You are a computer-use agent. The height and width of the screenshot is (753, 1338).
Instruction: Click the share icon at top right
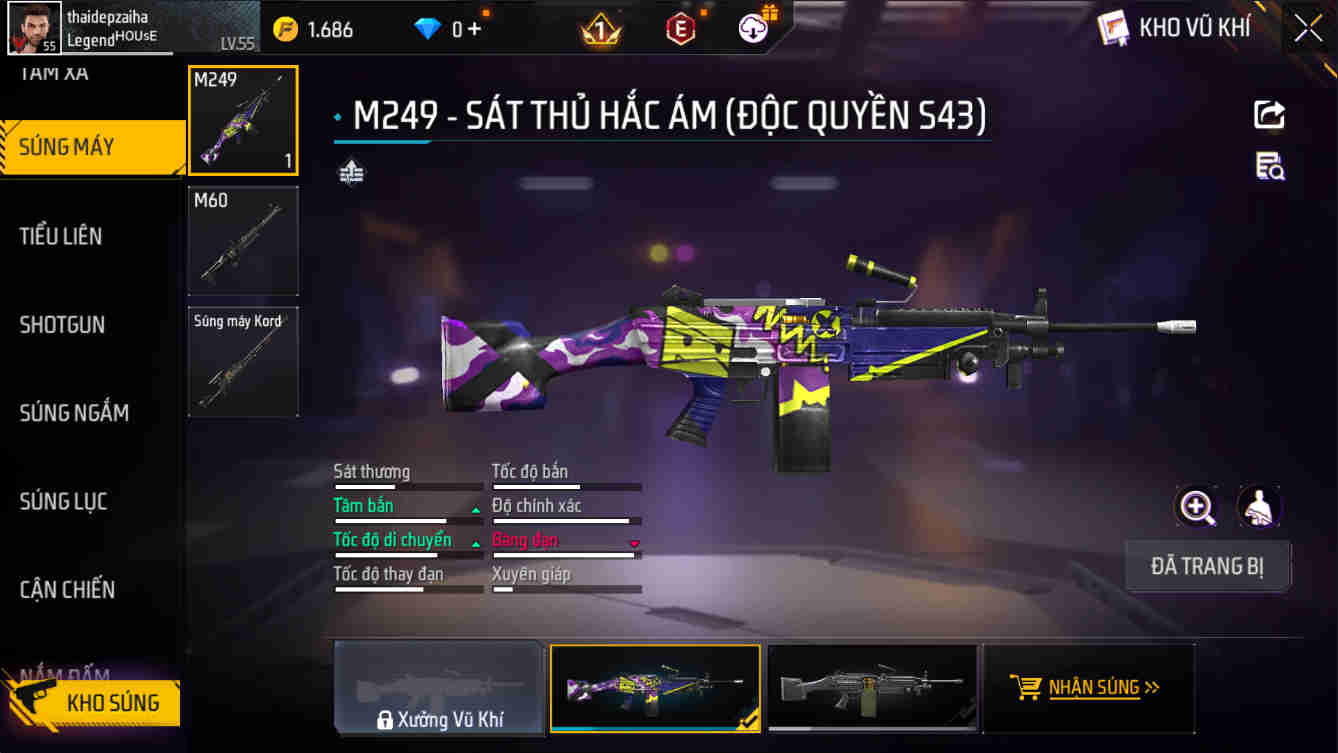click(x=1268, y=114)
